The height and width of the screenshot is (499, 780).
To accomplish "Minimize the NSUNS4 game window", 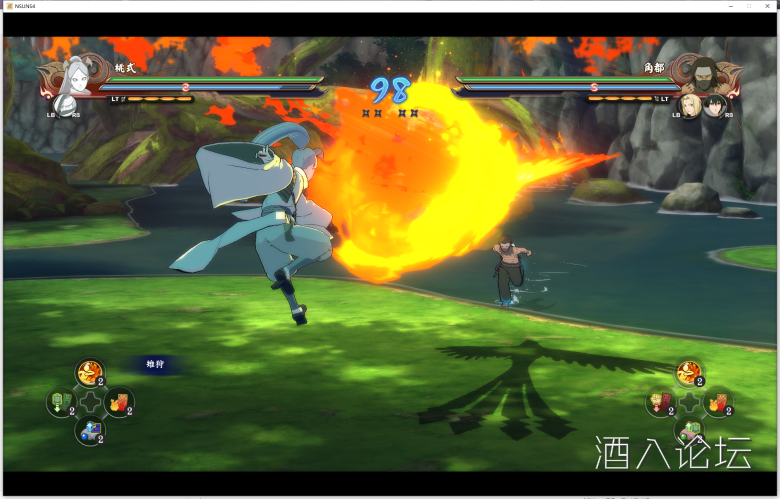I will tap(728, 6).
